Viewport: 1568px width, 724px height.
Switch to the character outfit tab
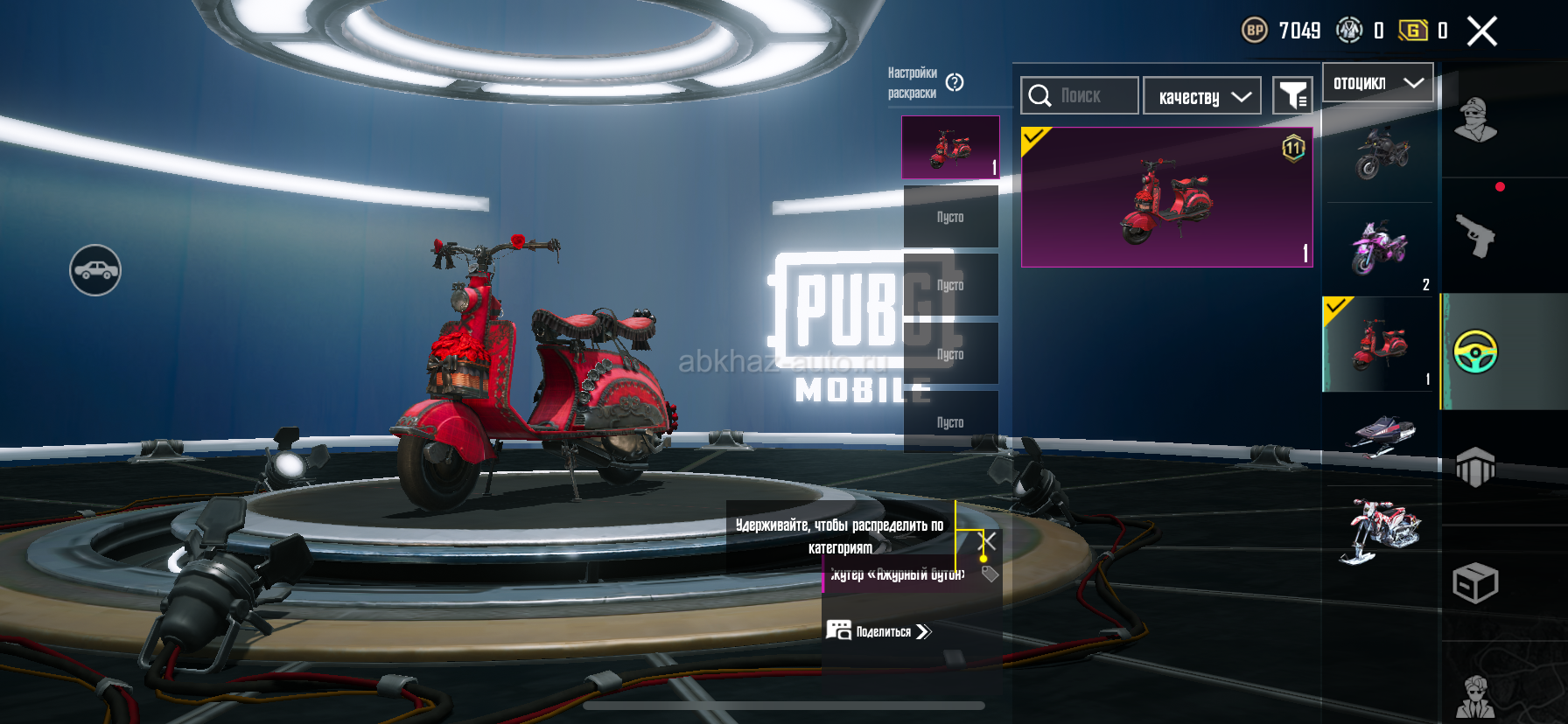(1476, 120)
